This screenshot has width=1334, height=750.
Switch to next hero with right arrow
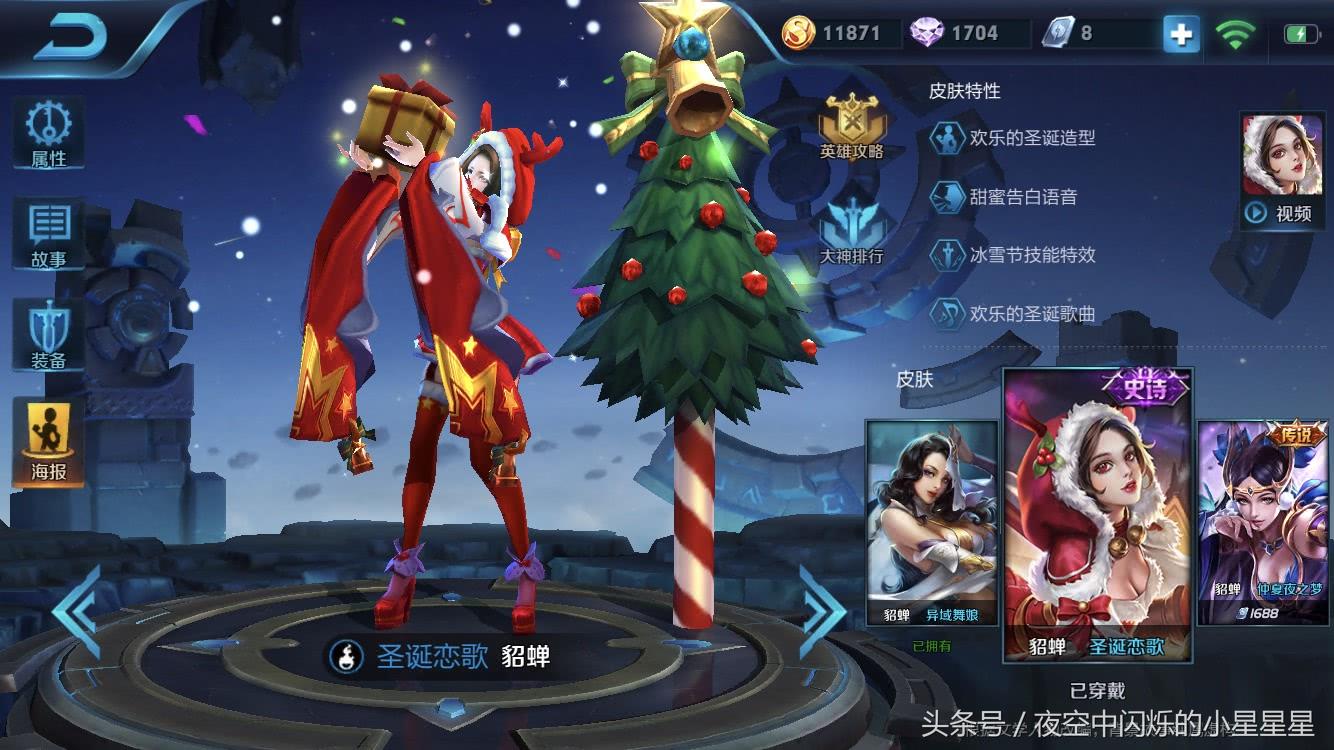tap(822, 611)
